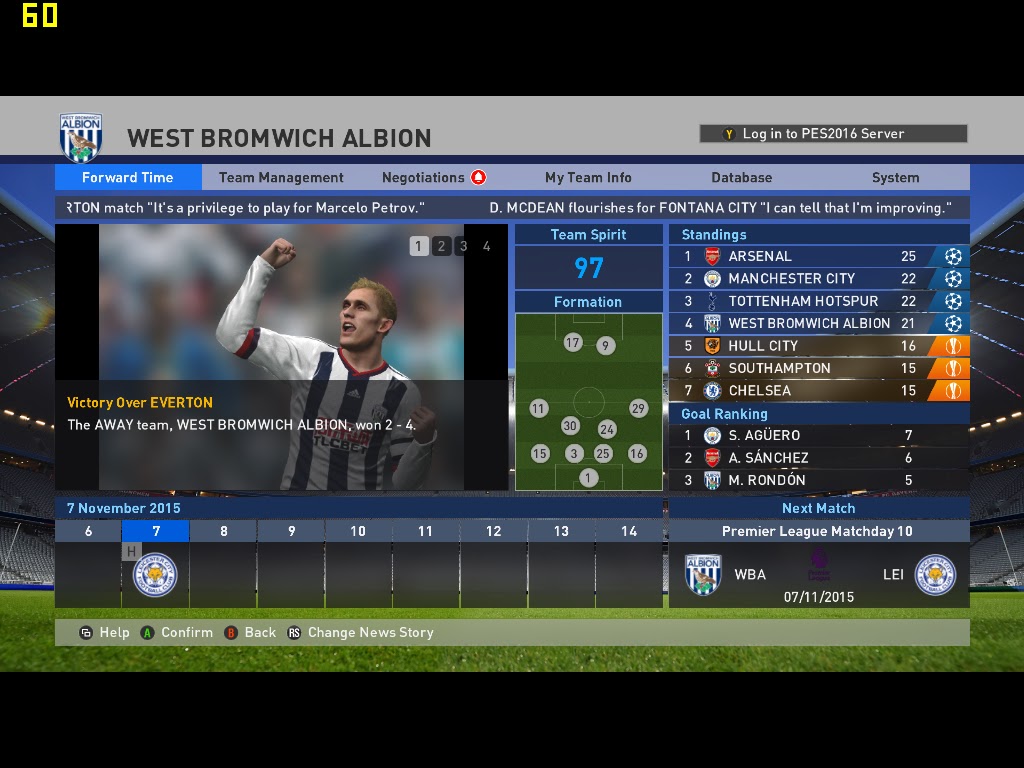
Task: Select M. Rondón goal ranking row
Action: coord(818,480)
